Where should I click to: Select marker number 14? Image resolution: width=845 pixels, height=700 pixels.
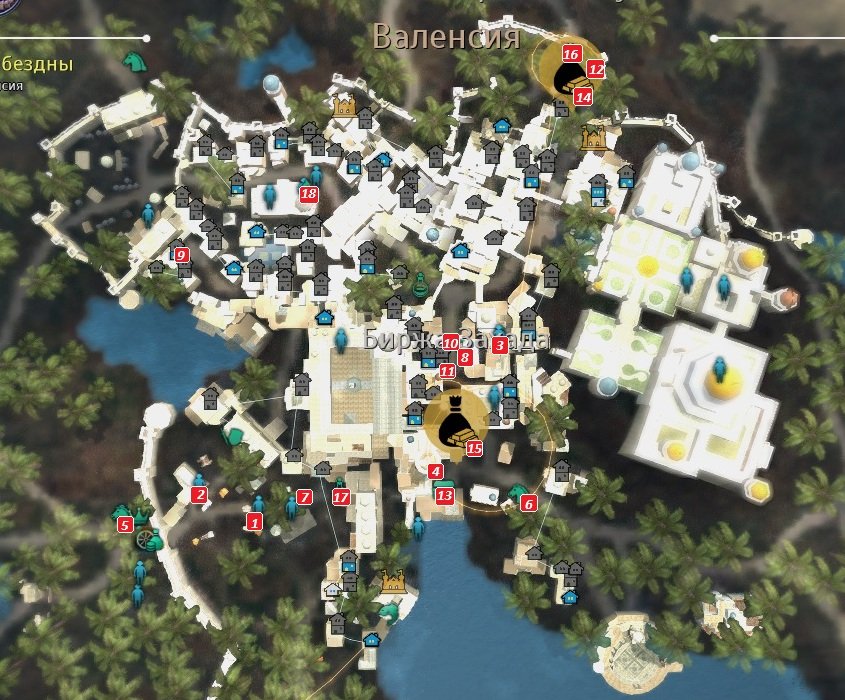[x=583, y=97]
